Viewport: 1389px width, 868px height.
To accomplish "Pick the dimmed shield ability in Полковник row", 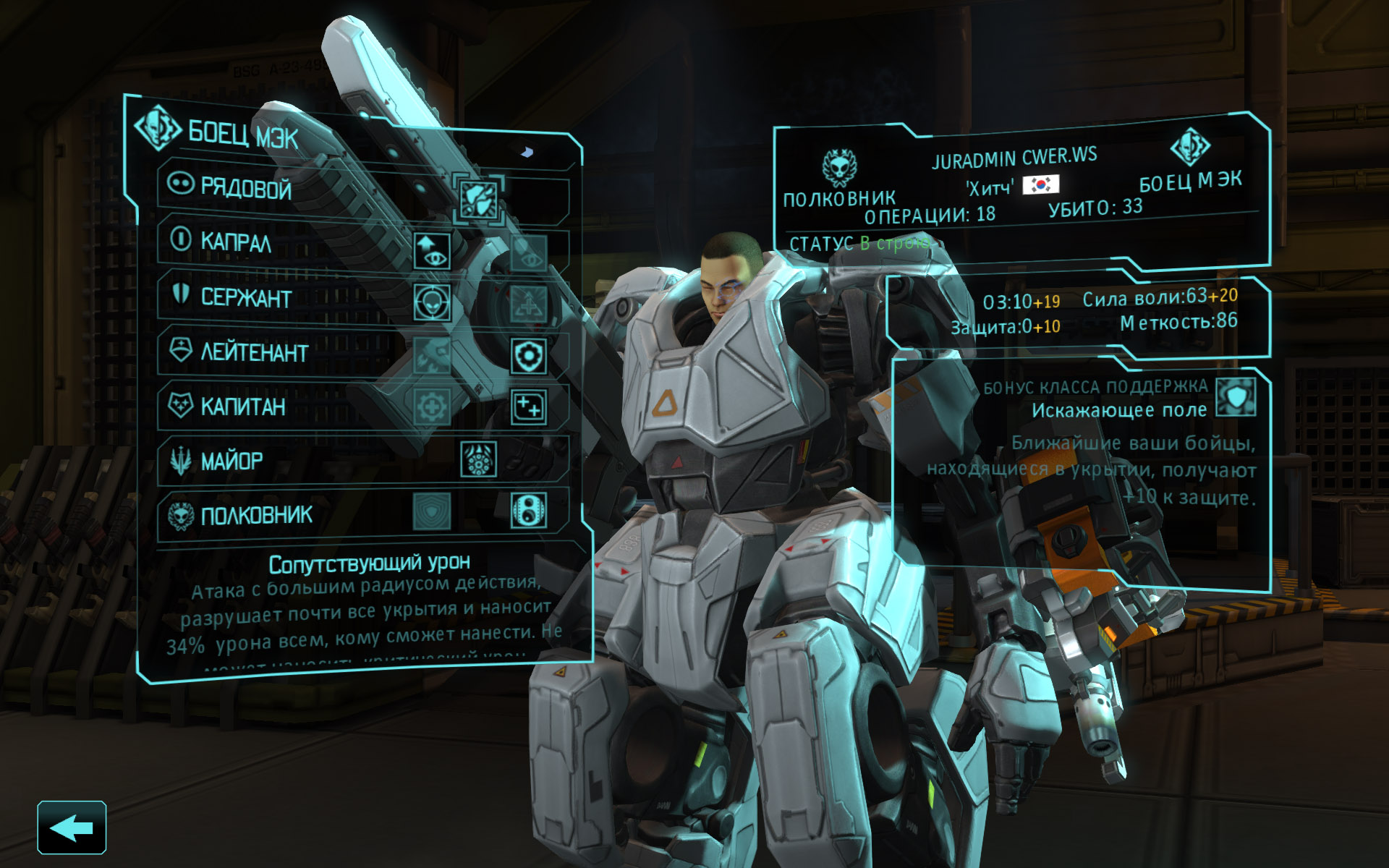I will pyautogui.click(x=432, y=511).
